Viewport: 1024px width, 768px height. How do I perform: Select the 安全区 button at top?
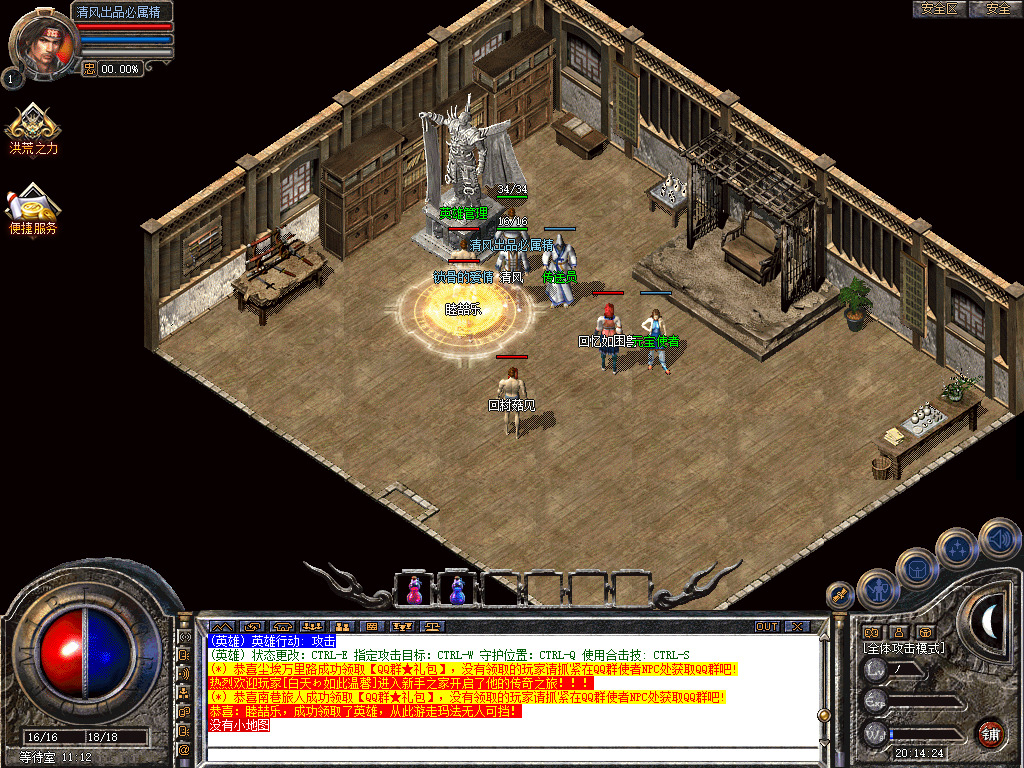point(940,9)
